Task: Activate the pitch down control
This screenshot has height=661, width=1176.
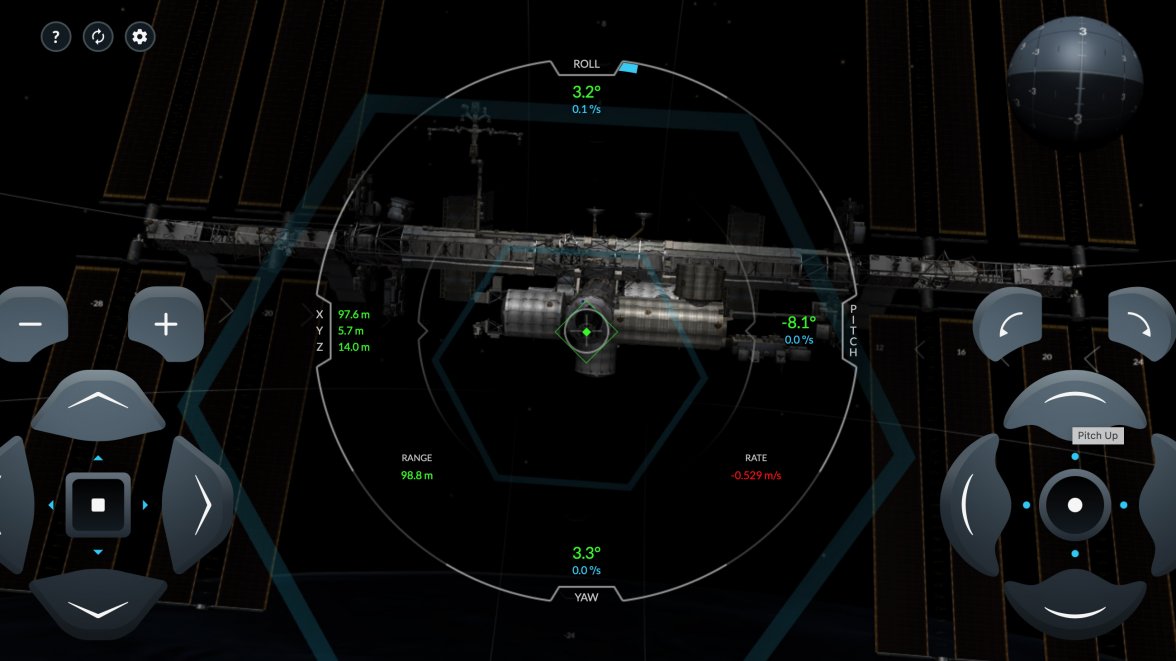Action: tap(1074, 607)
